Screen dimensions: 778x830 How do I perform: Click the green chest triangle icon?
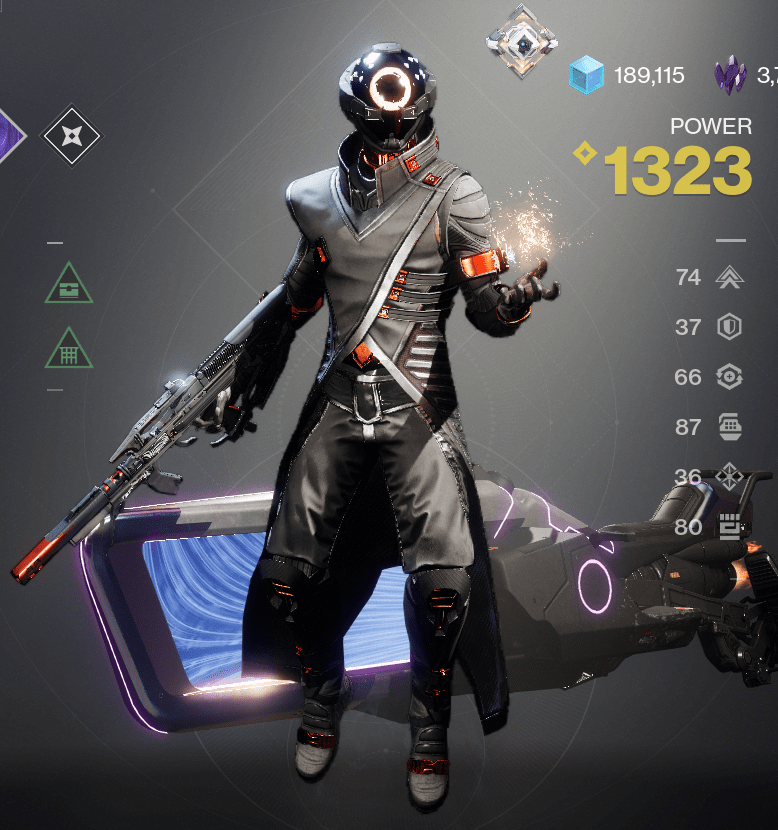[x=69, y=285]
